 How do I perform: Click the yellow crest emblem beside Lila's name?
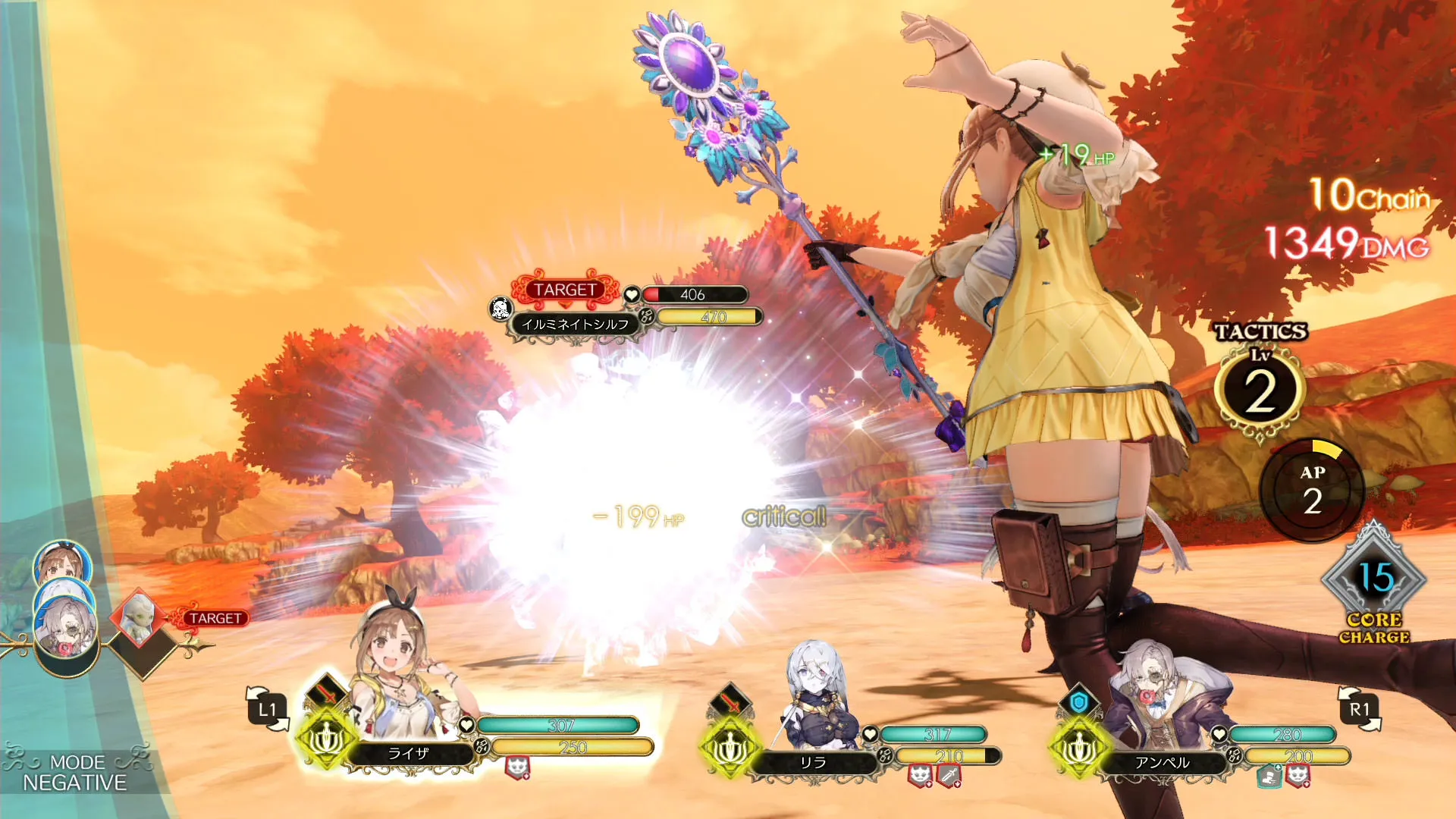(x=730, y=748)
